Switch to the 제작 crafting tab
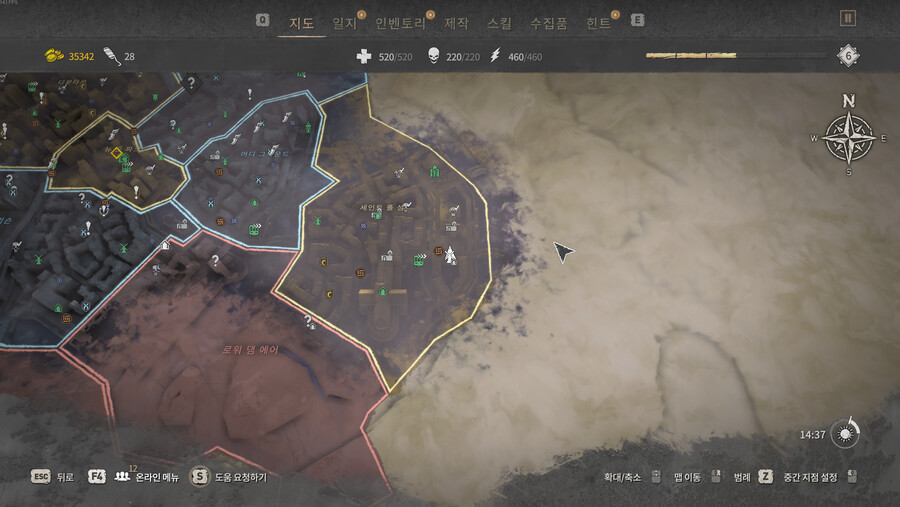This screenshot has height=507, width=900. (x=456, y=22)
